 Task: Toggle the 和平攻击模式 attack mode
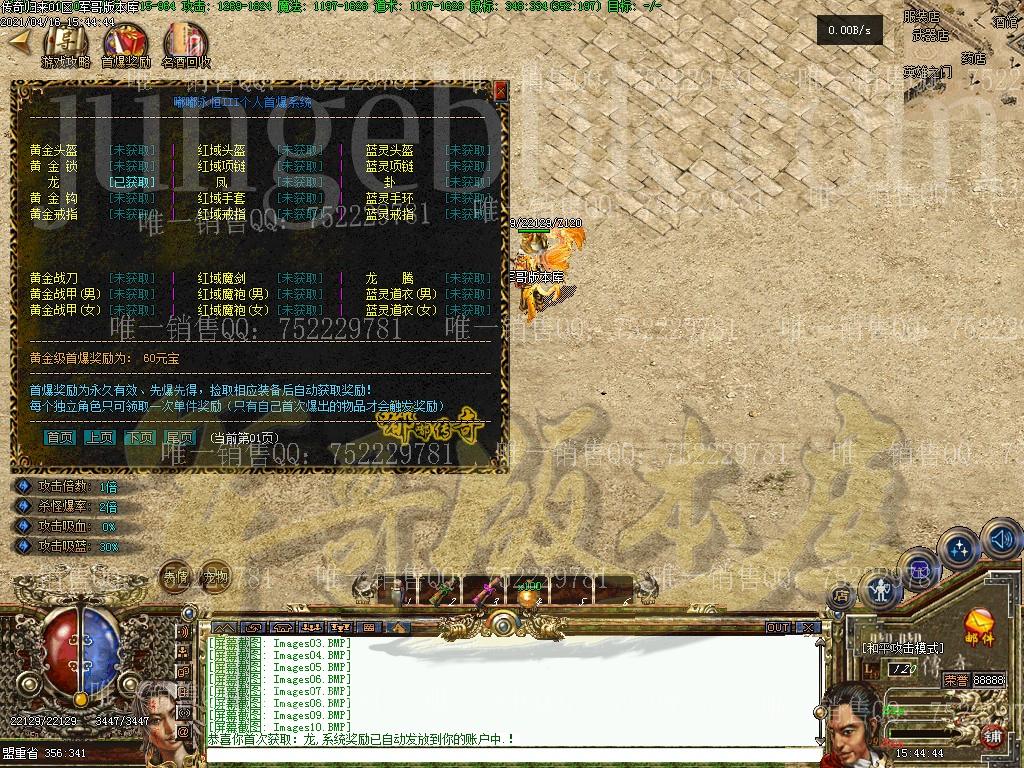tap(902, 648)
